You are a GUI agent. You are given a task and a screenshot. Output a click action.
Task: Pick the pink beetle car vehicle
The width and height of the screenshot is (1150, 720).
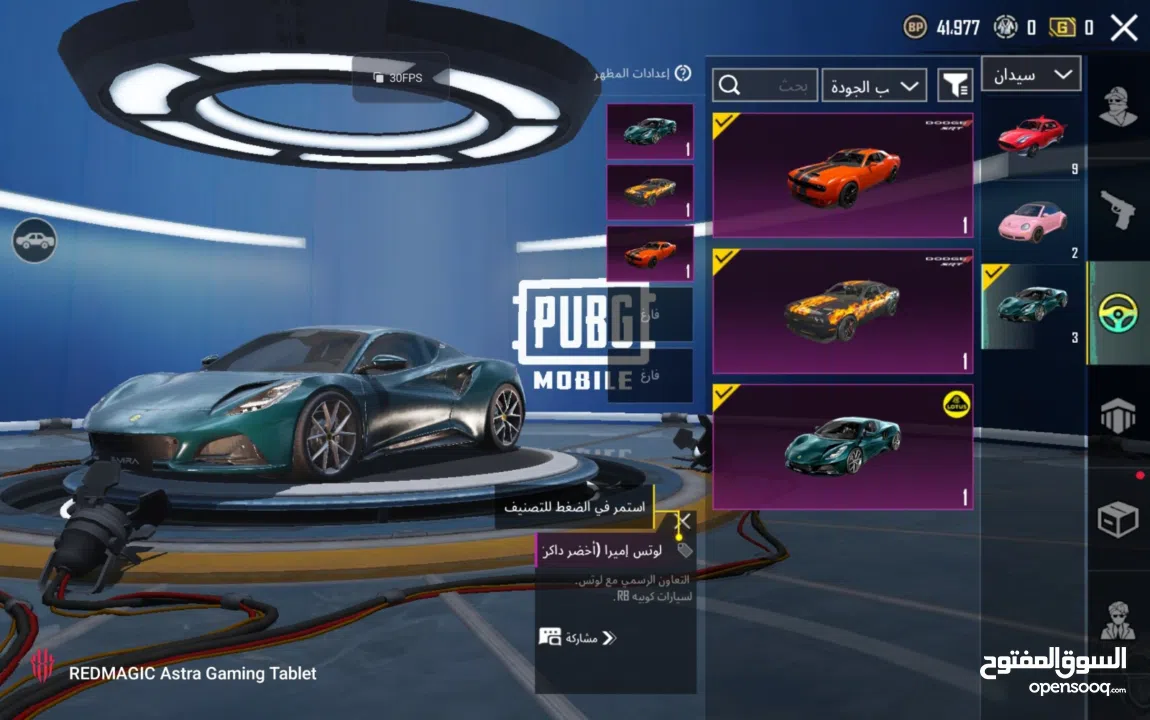tap(1031, 222)
